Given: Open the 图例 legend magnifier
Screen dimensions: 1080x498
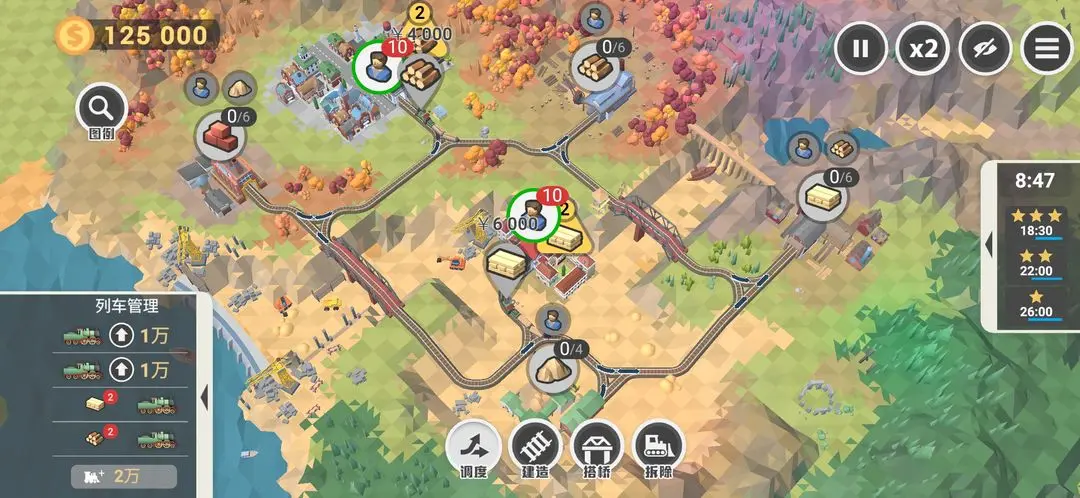Looking at the screenshot, I should 101,109.
